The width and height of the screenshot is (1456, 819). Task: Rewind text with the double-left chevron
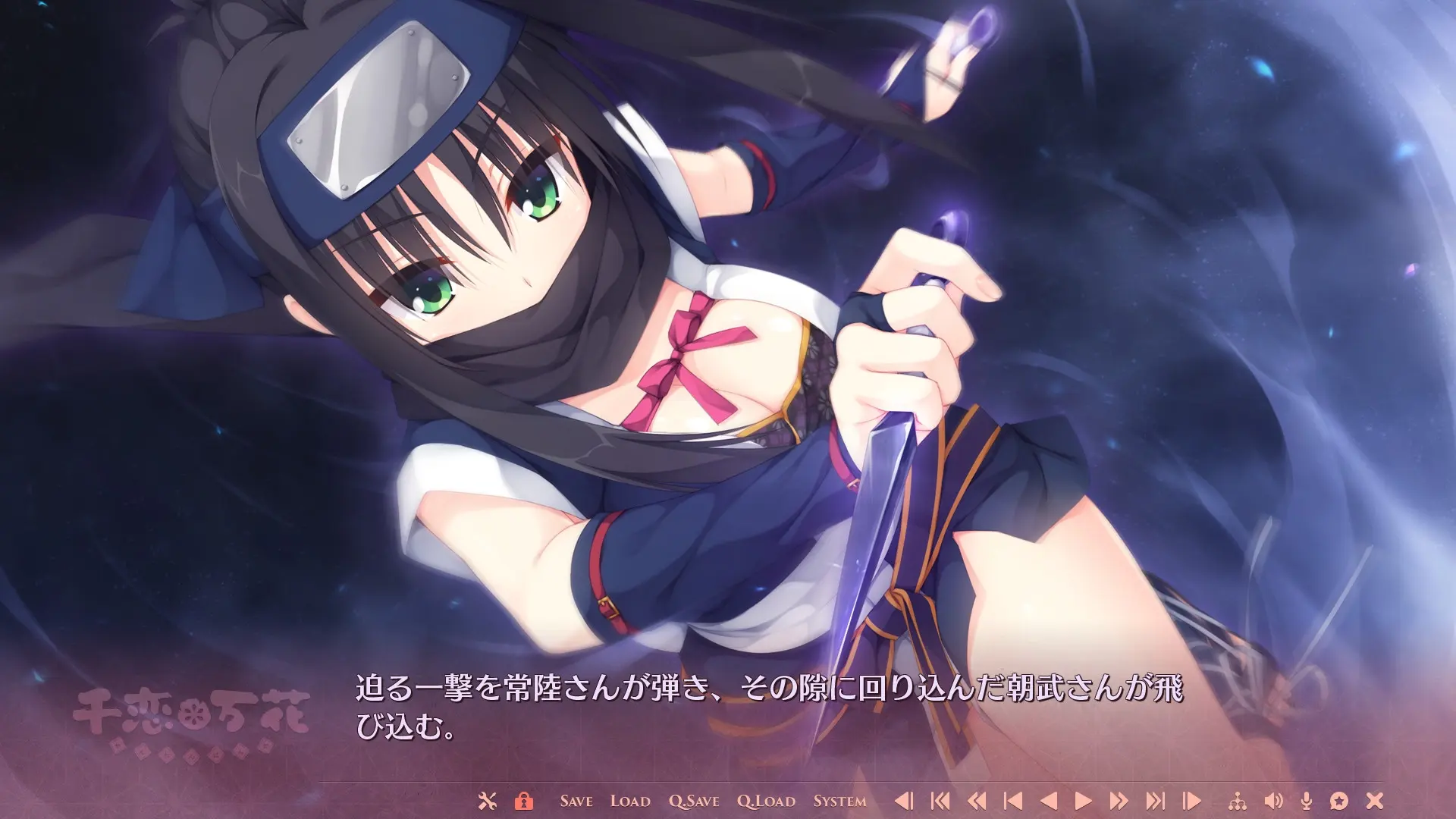click(978, 800)
